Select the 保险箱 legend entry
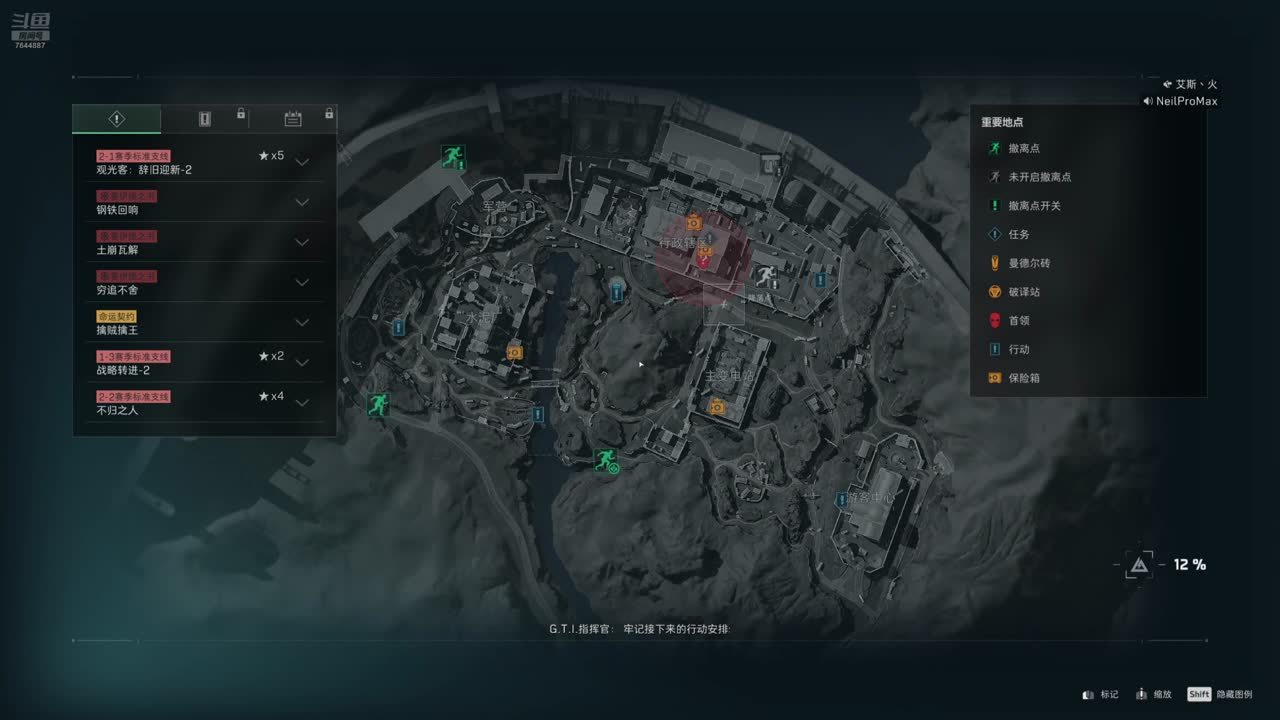The width and height of the screenshot is (1280, 720). [x=1024, y=378]
